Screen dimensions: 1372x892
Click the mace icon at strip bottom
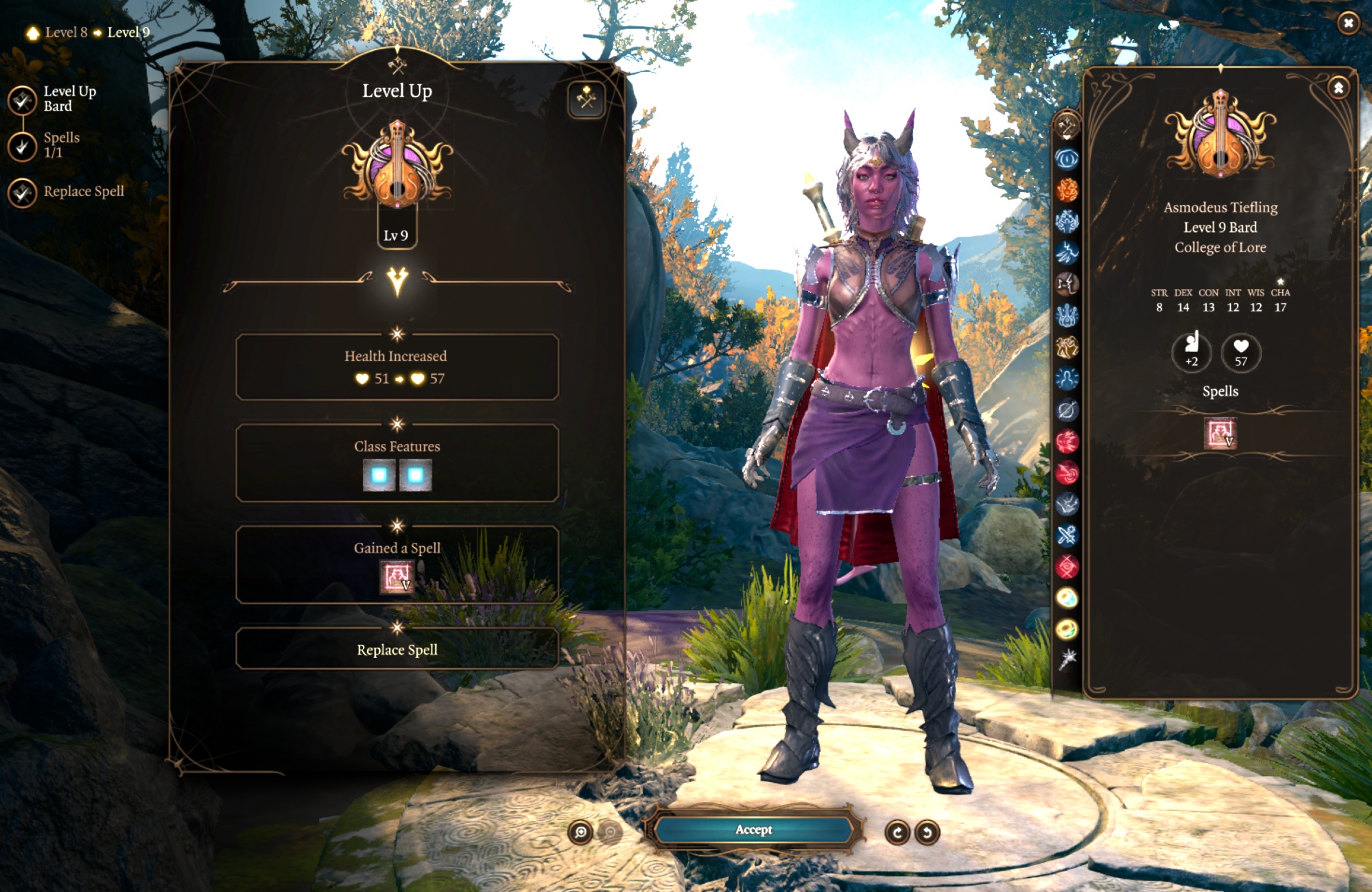click(1067, 659)
